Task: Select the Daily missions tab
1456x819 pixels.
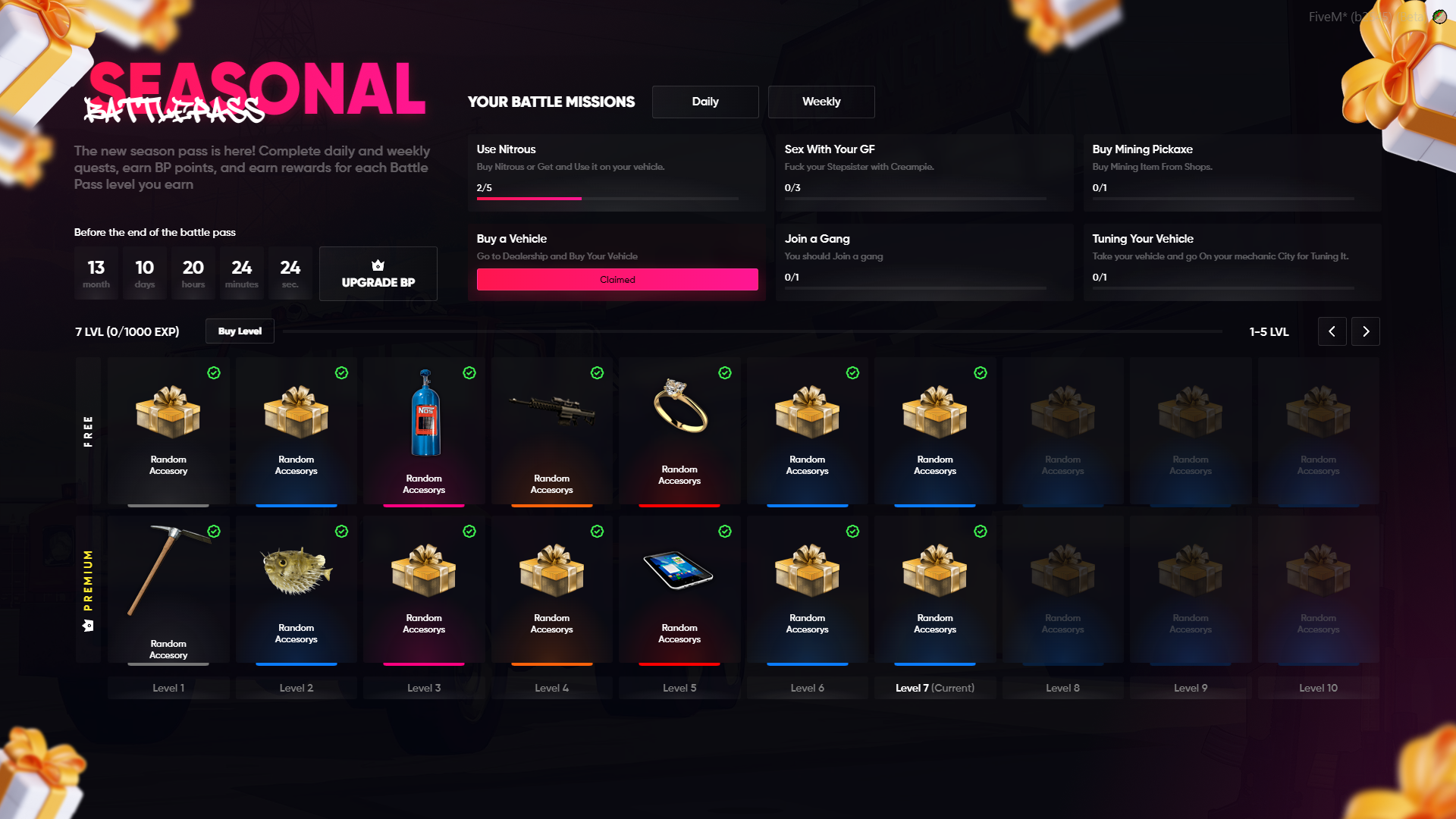Action: point(705,102)
